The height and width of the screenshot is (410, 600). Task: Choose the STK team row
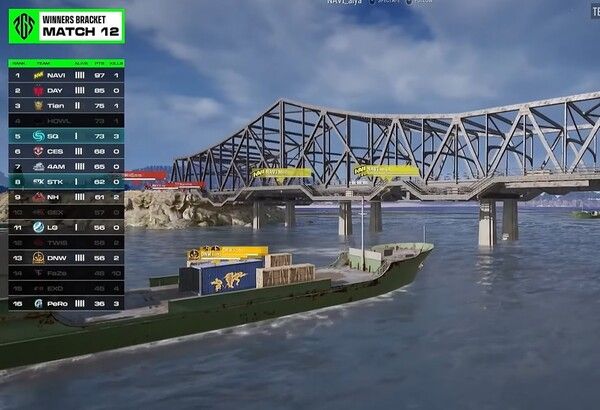click(66, 182)
